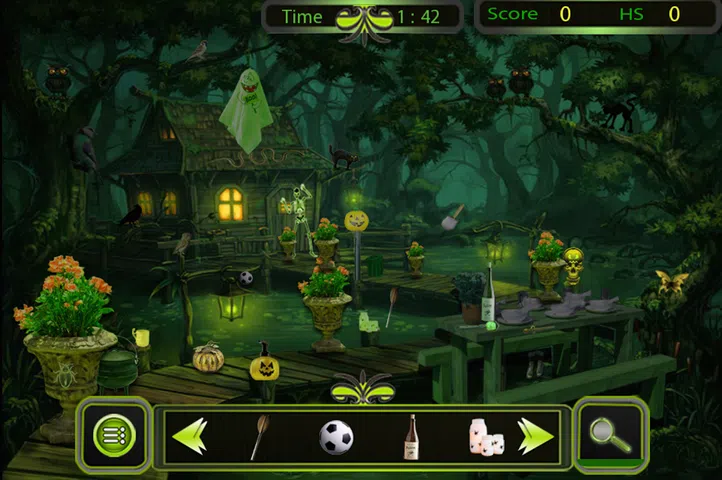Show next items with the right arrow
Viewport: 722px width, 480px height.
(535, 436)
